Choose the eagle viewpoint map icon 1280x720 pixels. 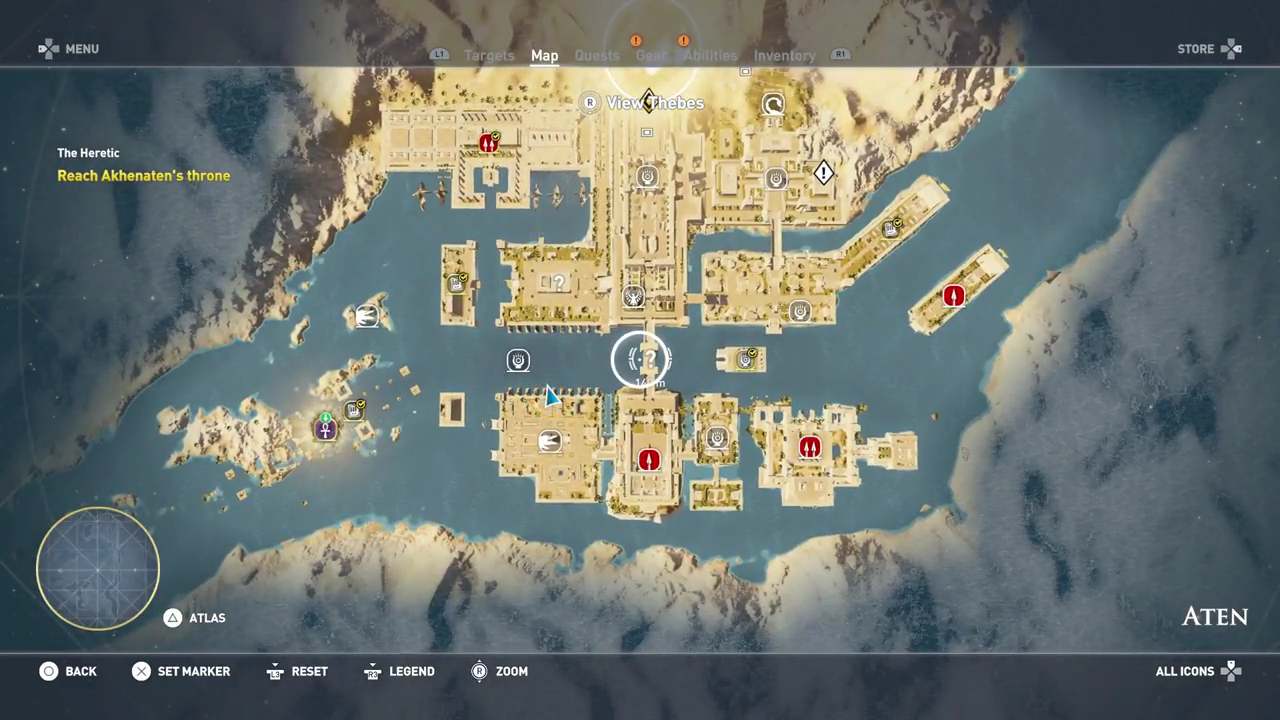[633, 296]
